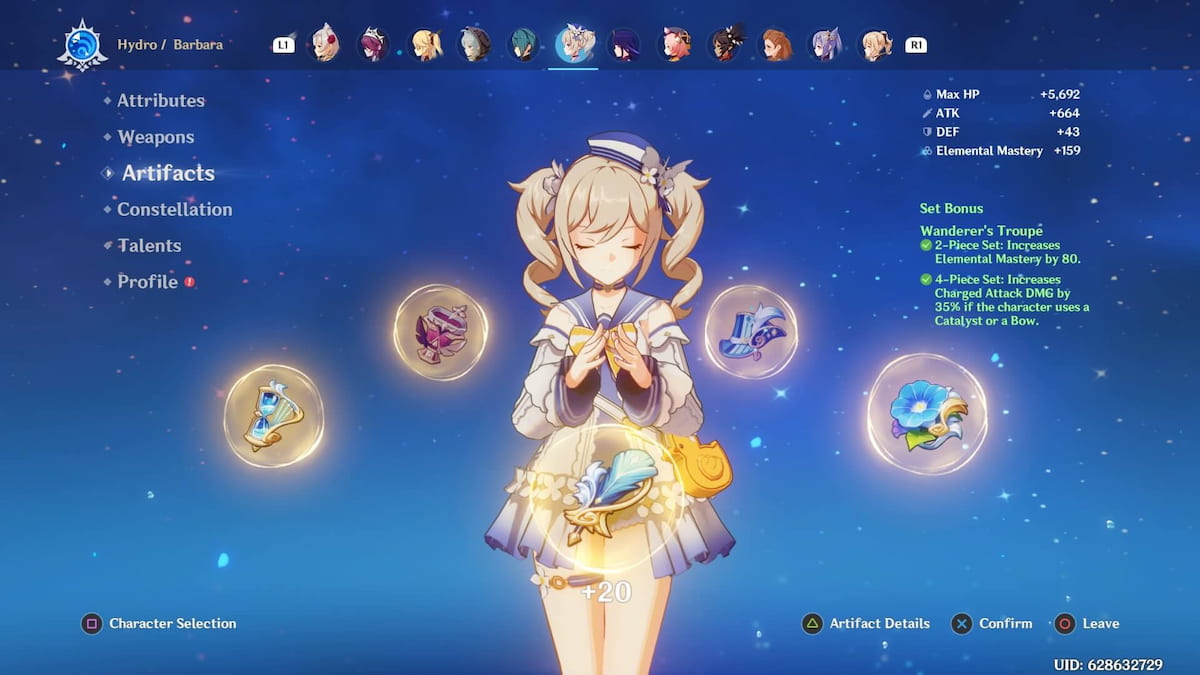
Task: Open Barbara's Profile entry
Action: point(147,282)
